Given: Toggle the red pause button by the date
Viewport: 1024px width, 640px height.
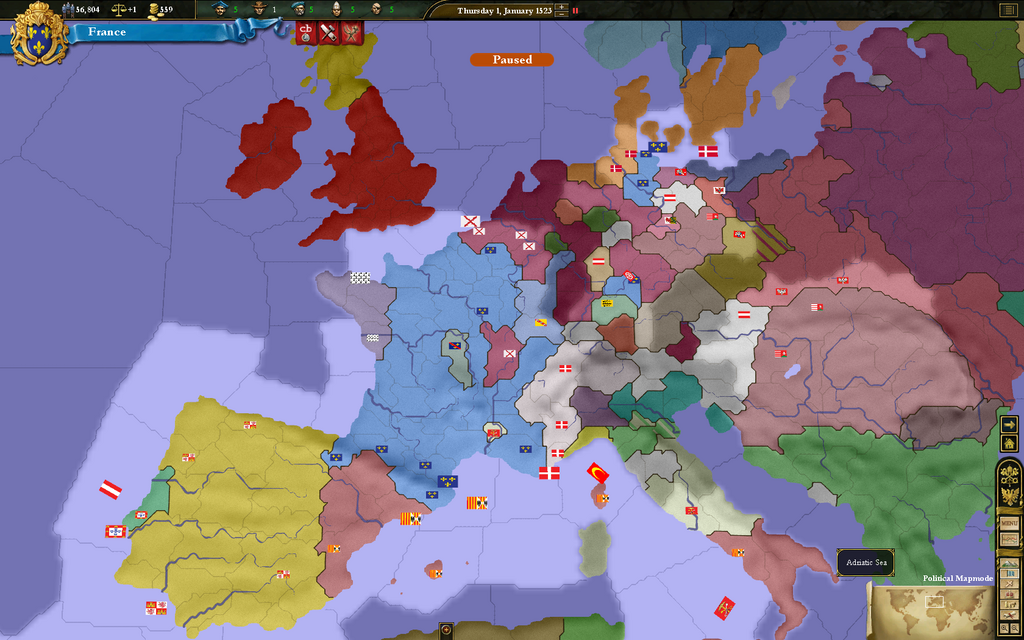Looking at the screenshot, I should tap(575, 10).
